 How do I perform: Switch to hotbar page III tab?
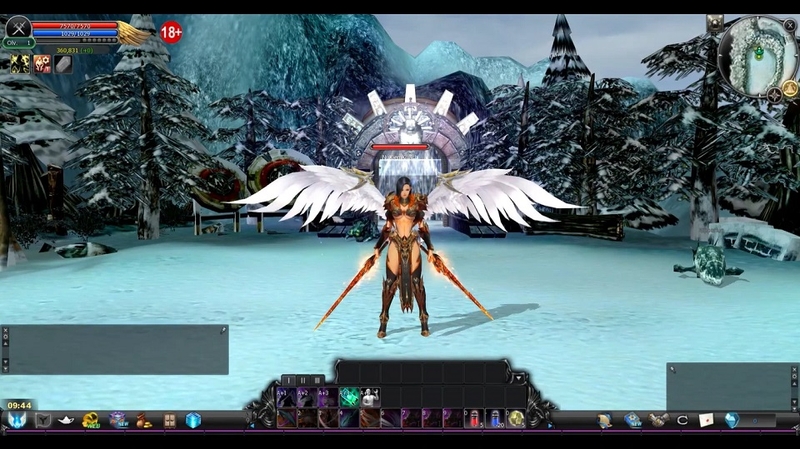pyautogui.click(x=316, y=380)
